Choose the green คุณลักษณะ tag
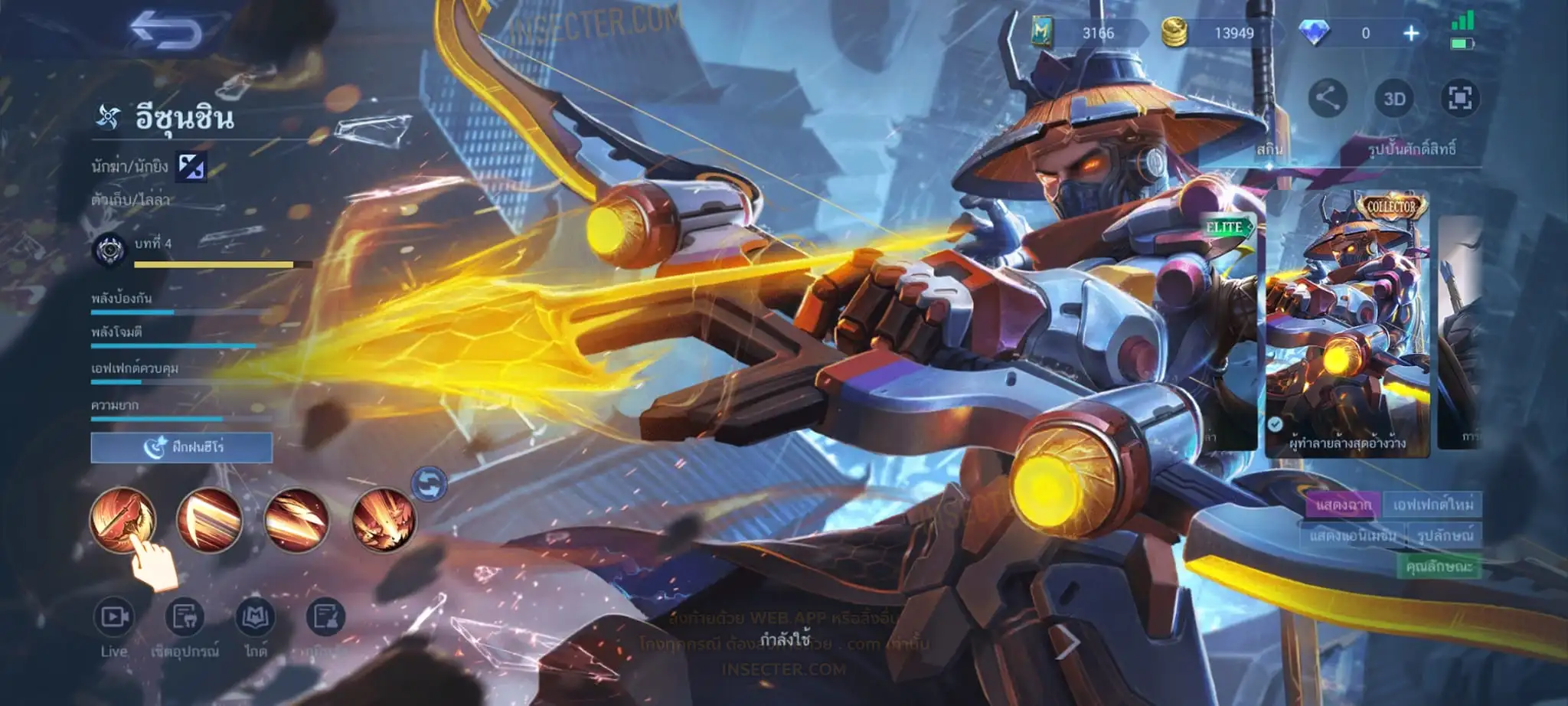The height and width of the screenshot is (706, 1568). click(1439, 567)
